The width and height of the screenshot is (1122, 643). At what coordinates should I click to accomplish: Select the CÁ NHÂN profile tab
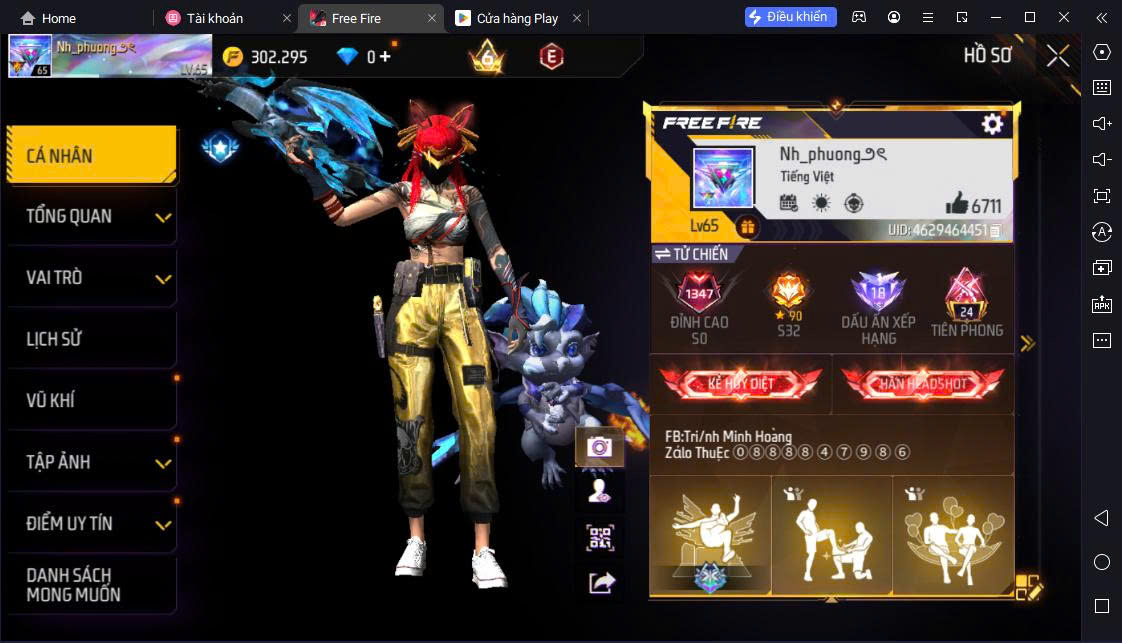click(91, 155)
